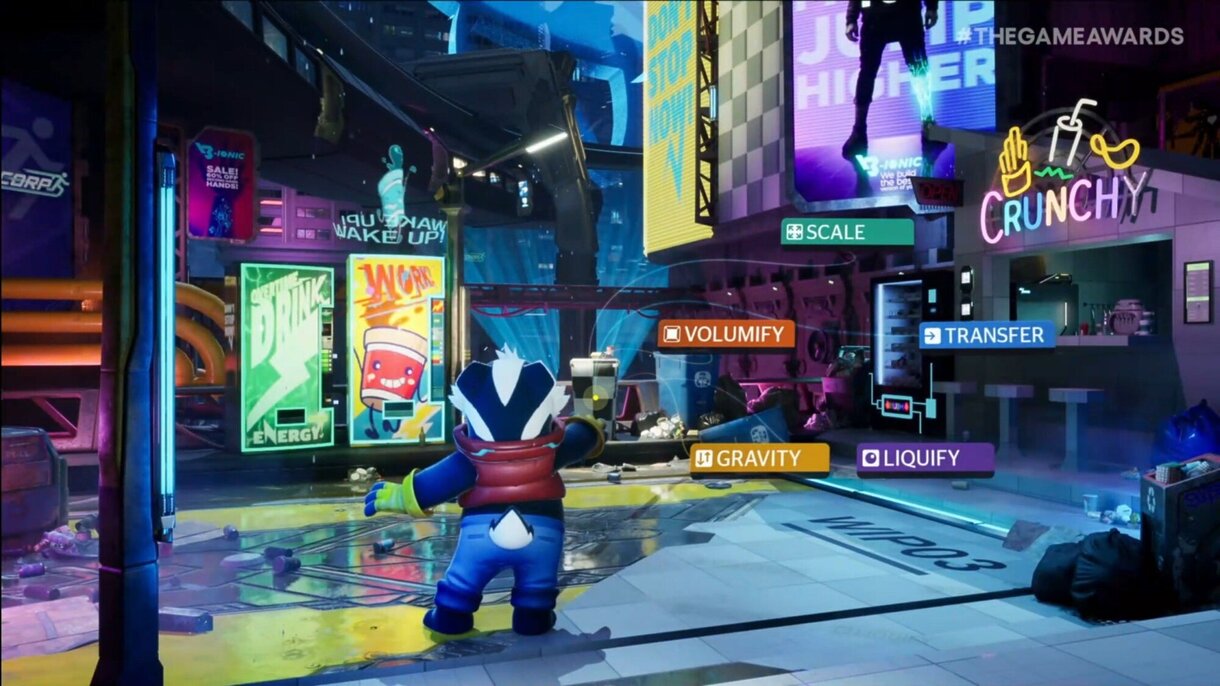Pick the GRAVITY ability label
1220x686 pixels.
tap(759, 458)
